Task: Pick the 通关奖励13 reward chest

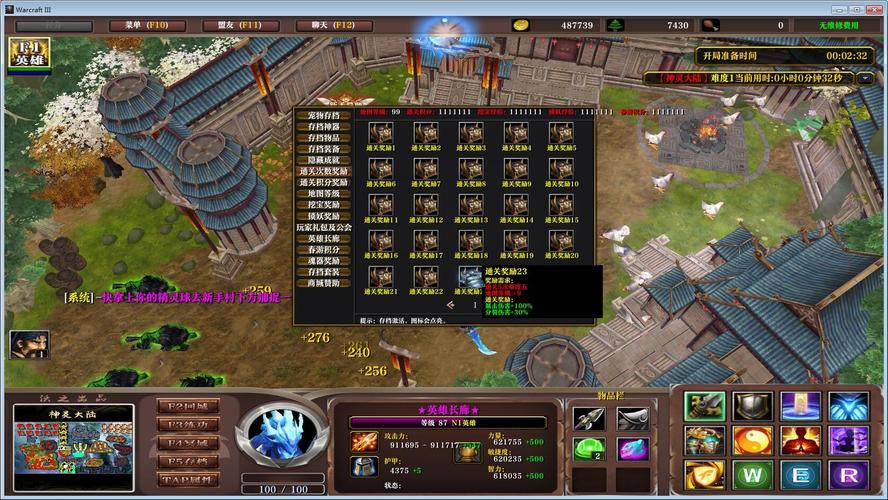Action: tap(471, 205)
